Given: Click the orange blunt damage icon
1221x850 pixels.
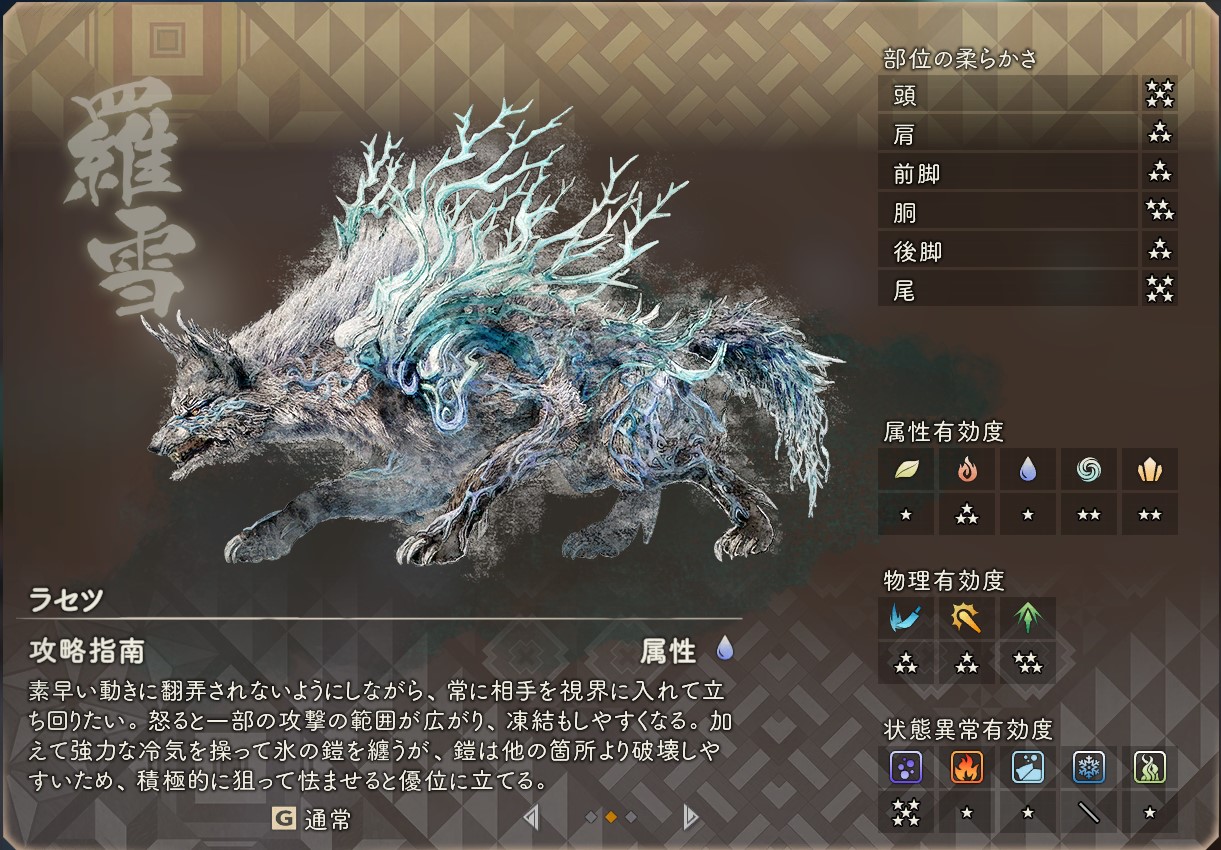Looking at the screenshot, I should (x=967, y=618).
